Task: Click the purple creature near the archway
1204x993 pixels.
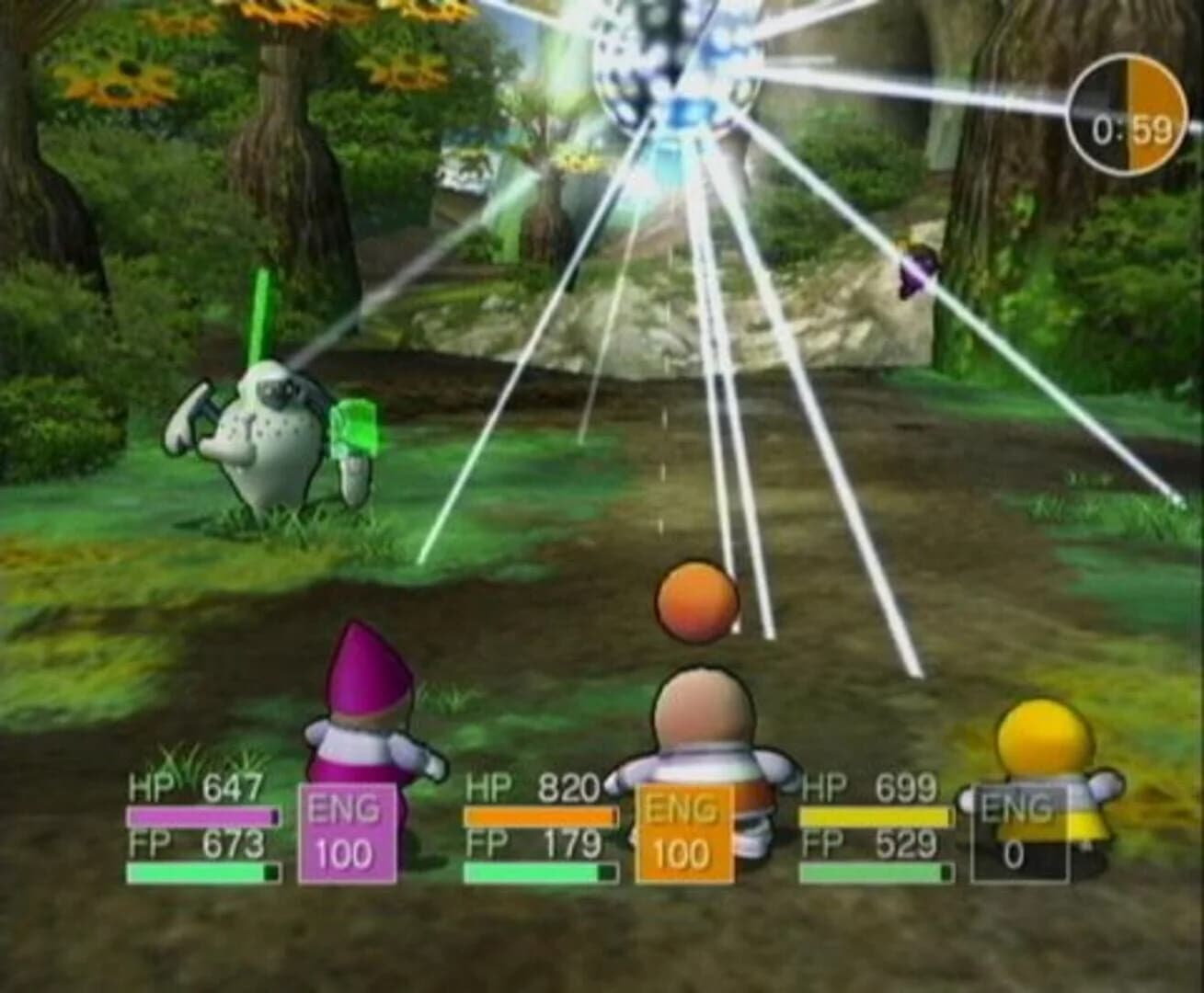Action: click(x=916, y=271)
